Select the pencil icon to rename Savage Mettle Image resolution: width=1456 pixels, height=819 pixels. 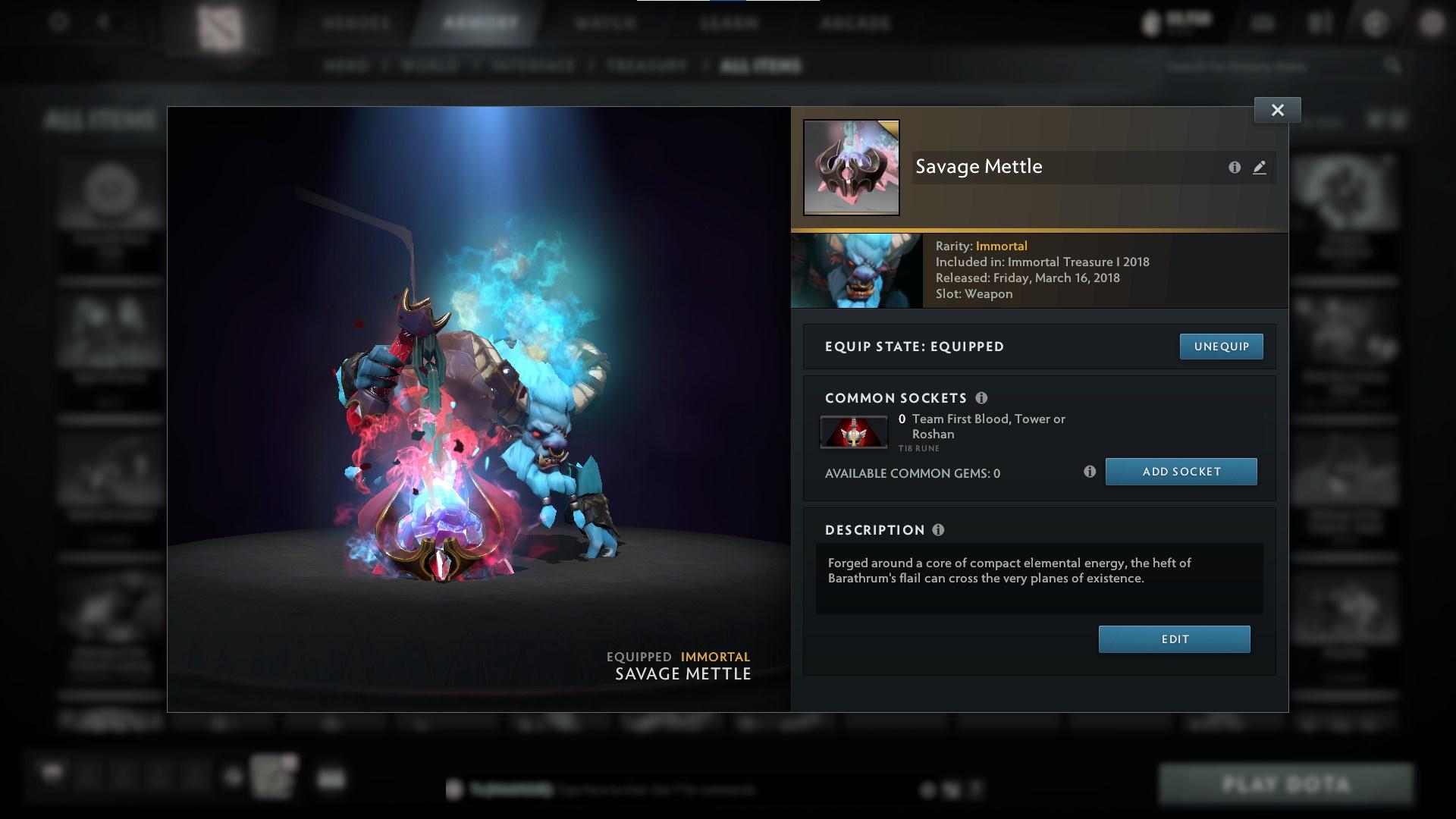1260,168
